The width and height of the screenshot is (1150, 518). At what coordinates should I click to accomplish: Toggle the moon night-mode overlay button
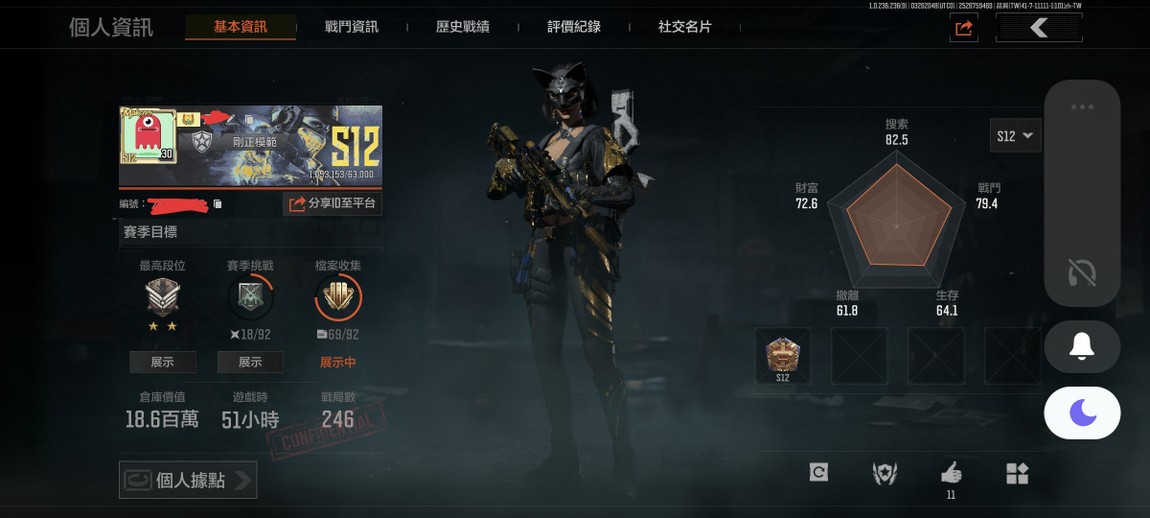[1081, 412]
